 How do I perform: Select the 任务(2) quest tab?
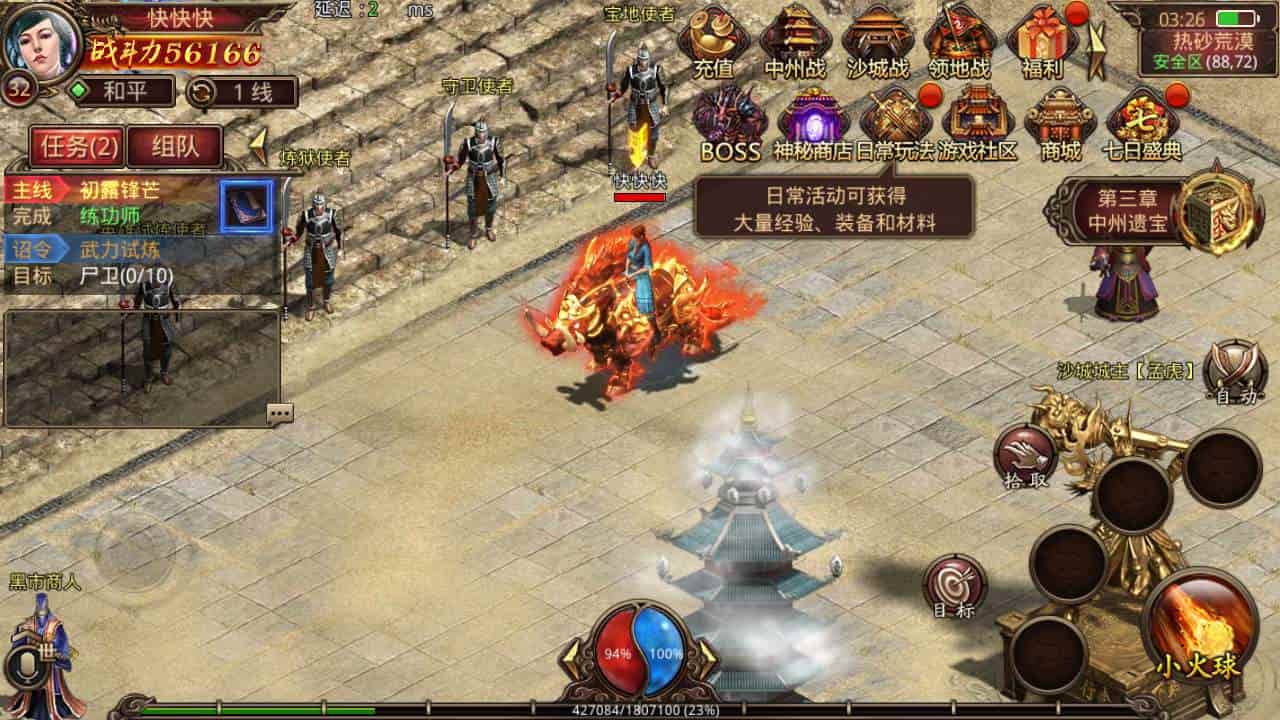tap(76, 146)
